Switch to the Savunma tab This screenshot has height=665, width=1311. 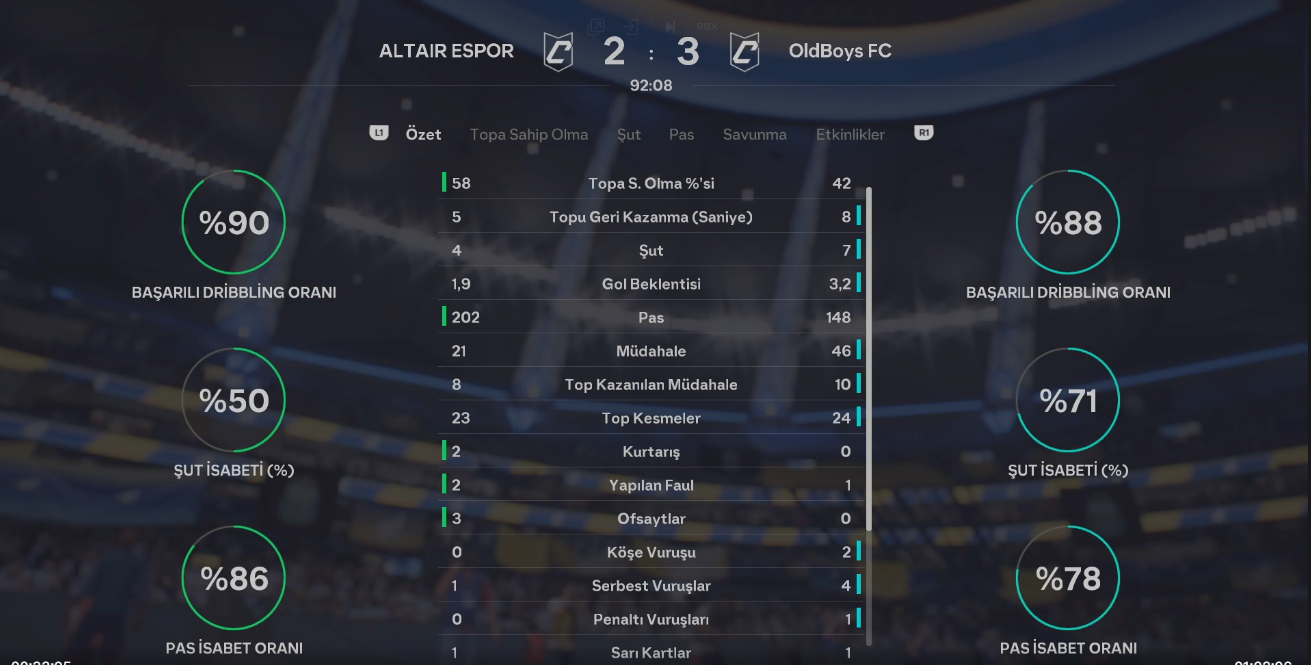coord(754,134)
